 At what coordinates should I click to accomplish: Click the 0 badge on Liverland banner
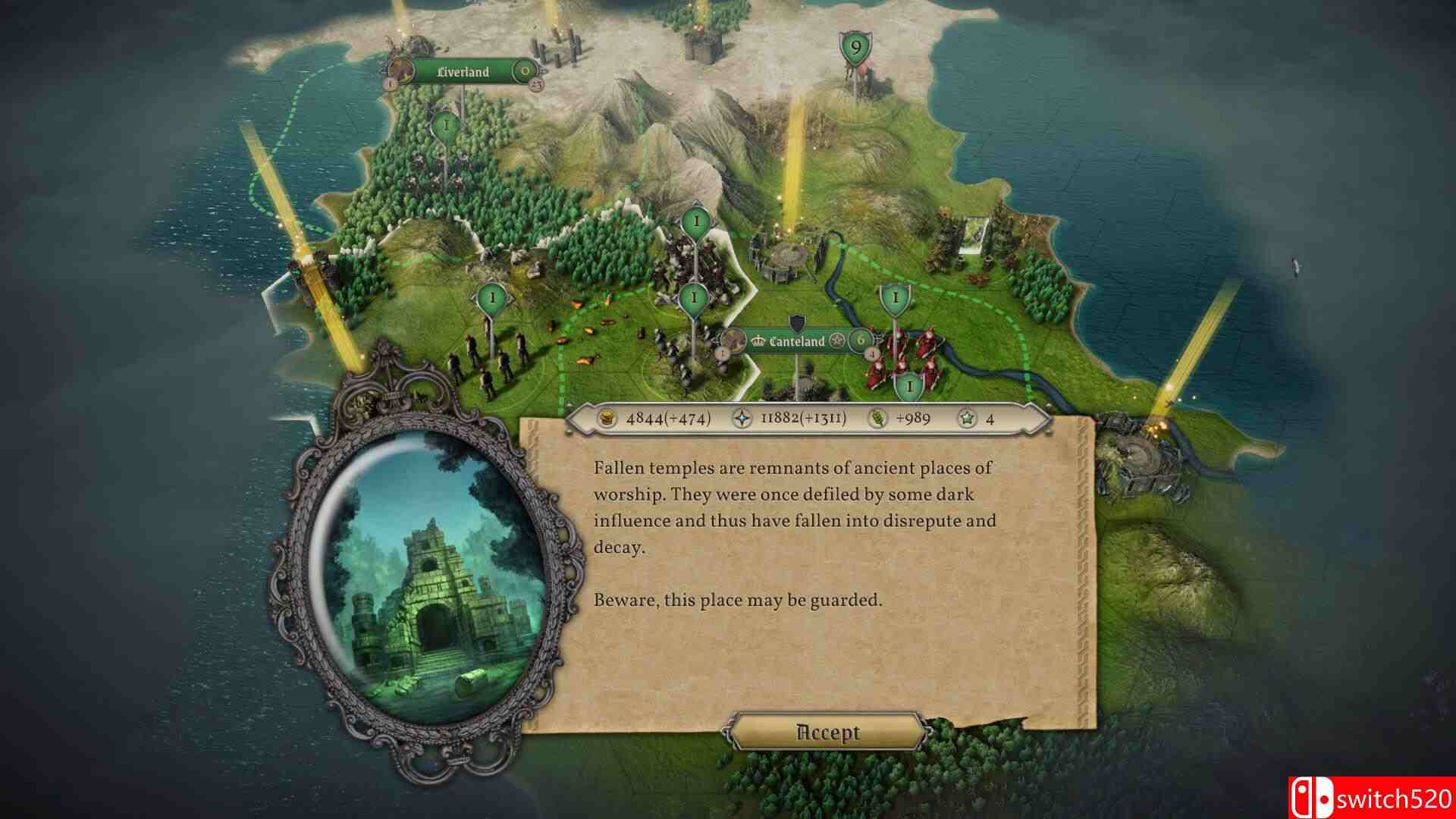point(525,70)
